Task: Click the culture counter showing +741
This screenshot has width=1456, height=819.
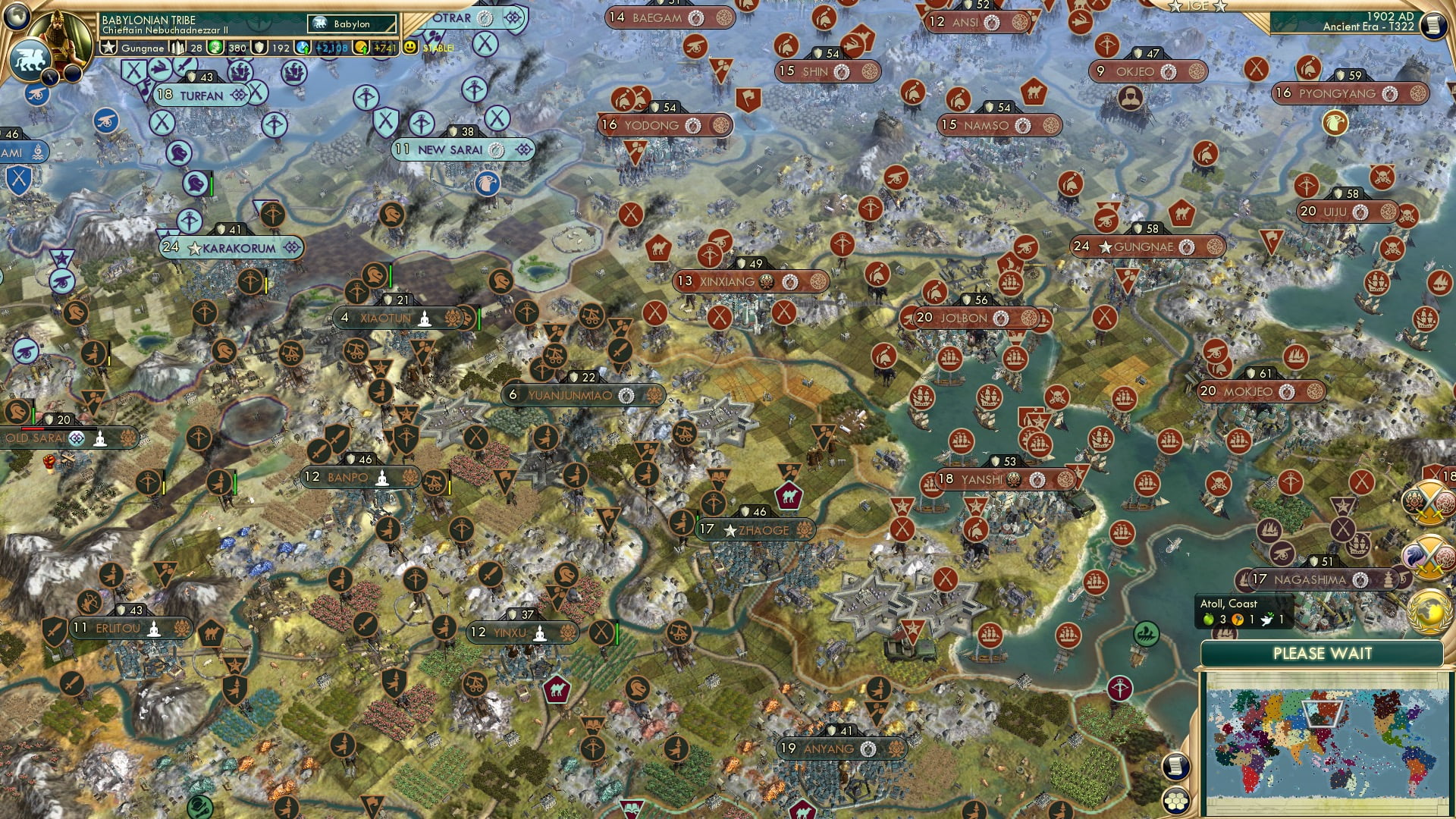Action: 383,48
